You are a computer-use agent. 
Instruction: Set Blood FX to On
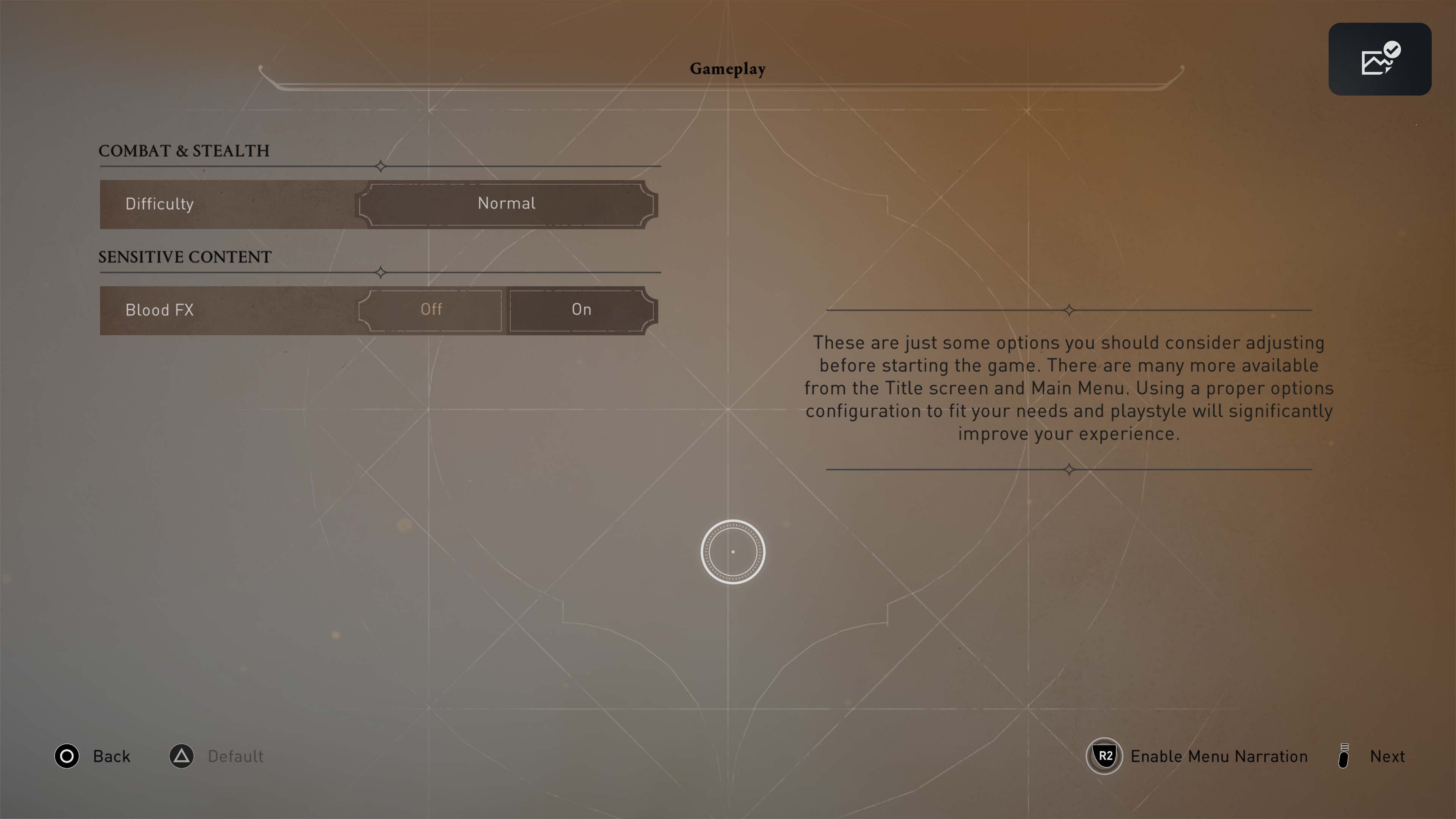coord(581,310)
